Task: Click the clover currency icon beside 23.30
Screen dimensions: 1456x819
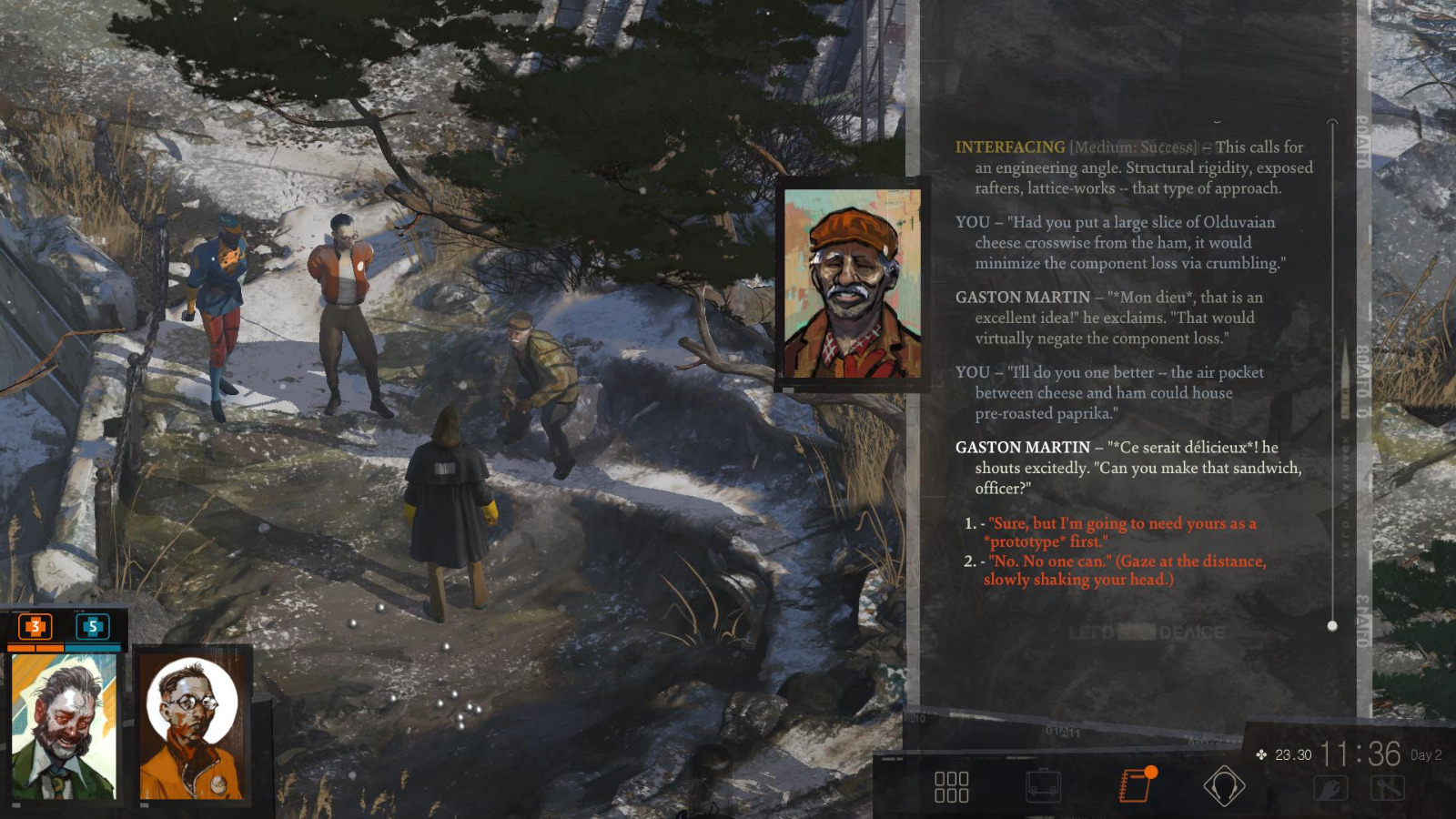Action: (x=1263, y=753)
